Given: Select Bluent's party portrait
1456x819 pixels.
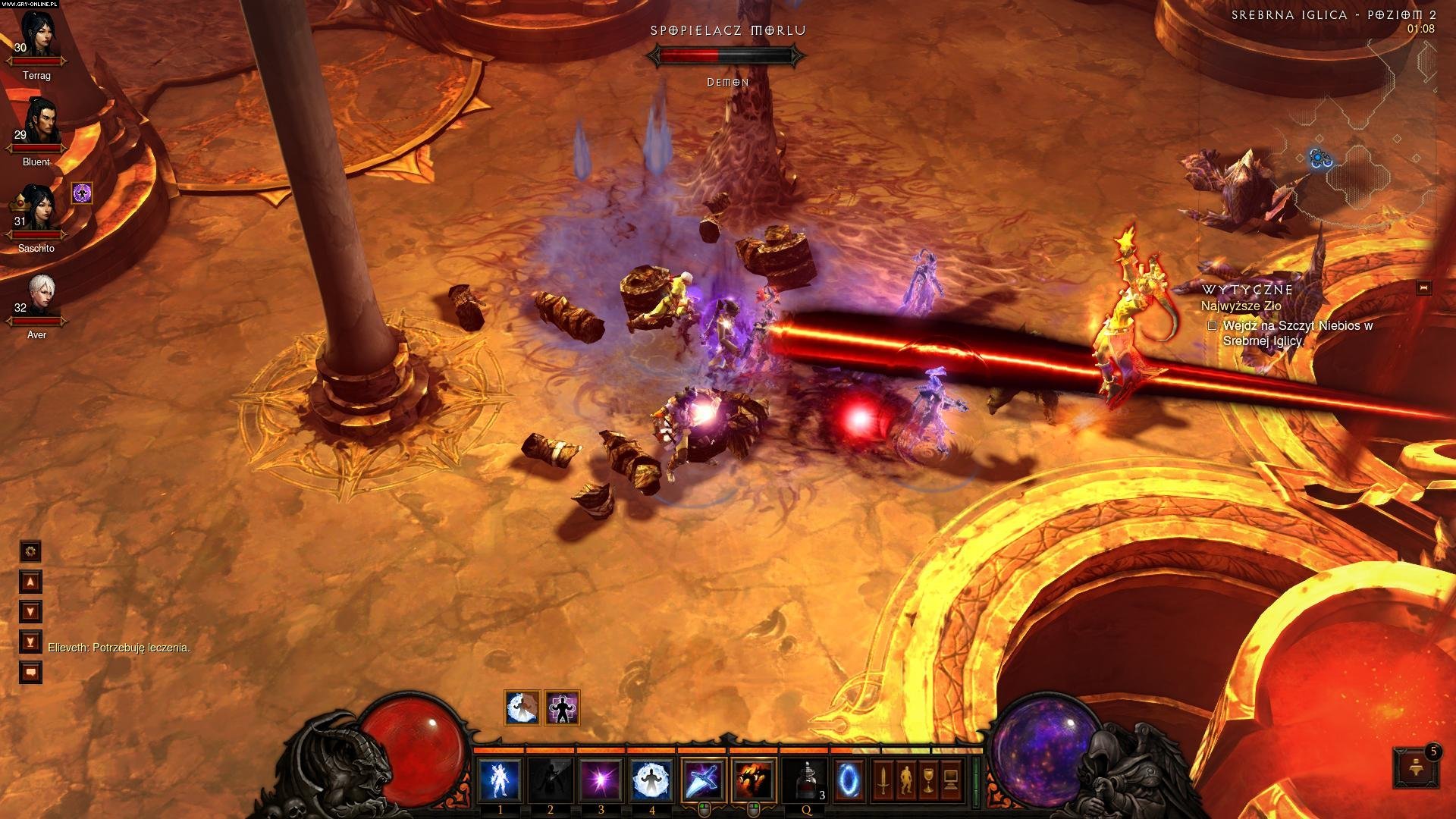Looking at the screenshot, I should point(38,122).
